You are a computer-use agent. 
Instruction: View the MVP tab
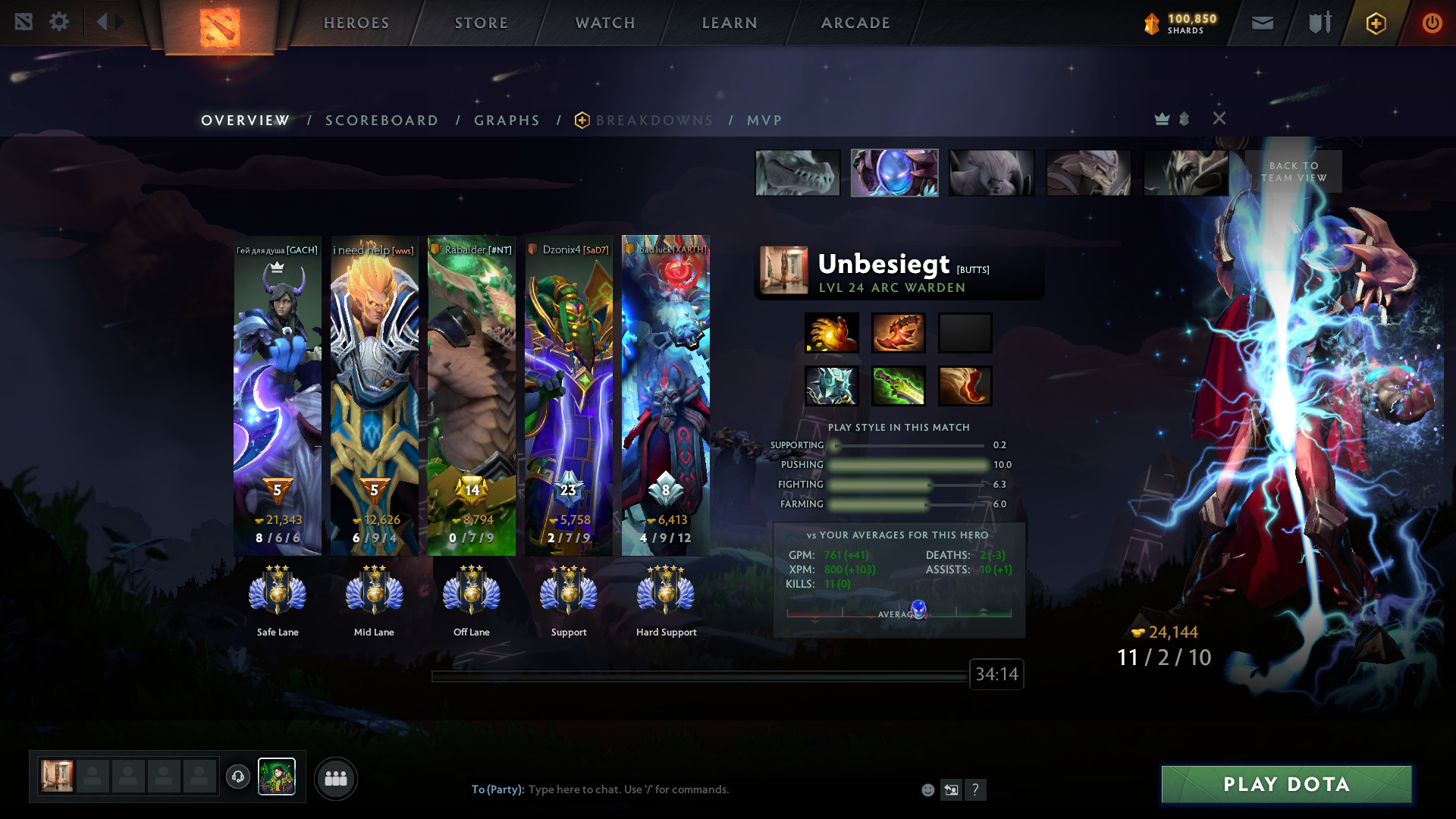pos(764,121)
